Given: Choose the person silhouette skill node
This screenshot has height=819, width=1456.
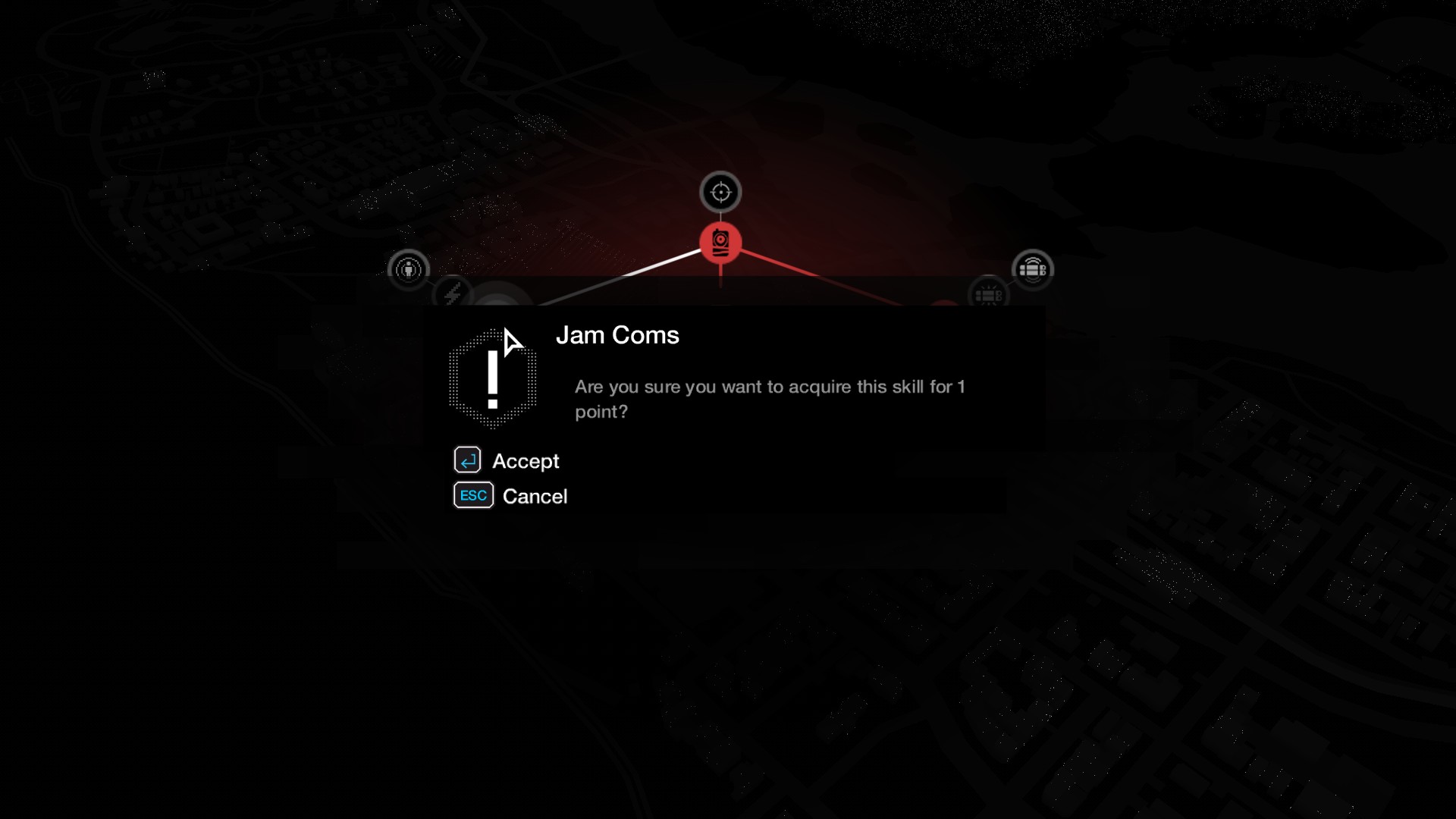Looking at the screenshot, I should point(409,269).
